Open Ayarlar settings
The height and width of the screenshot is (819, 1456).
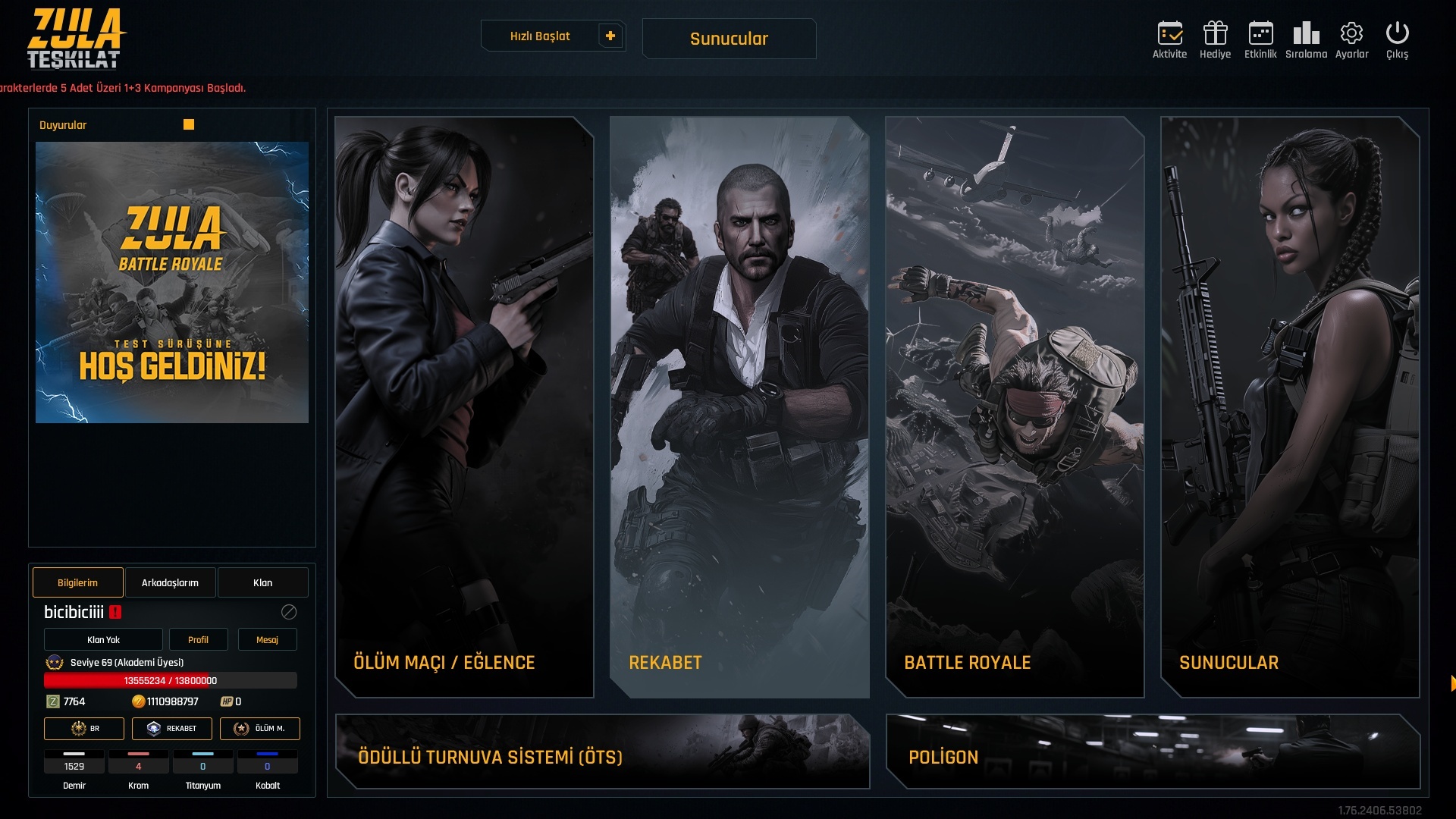[1351, 39]
